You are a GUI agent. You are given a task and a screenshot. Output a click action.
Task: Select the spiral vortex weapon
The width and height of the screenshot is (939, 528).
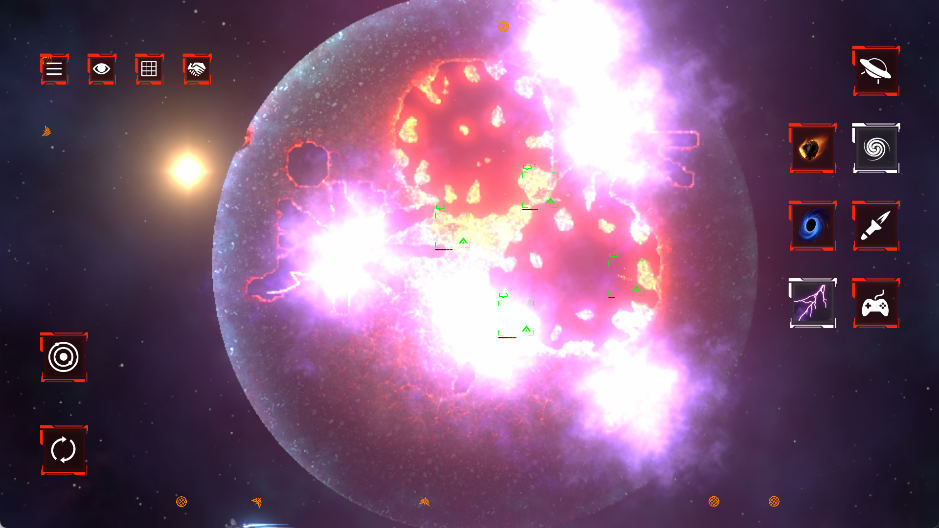coord(875,149)
